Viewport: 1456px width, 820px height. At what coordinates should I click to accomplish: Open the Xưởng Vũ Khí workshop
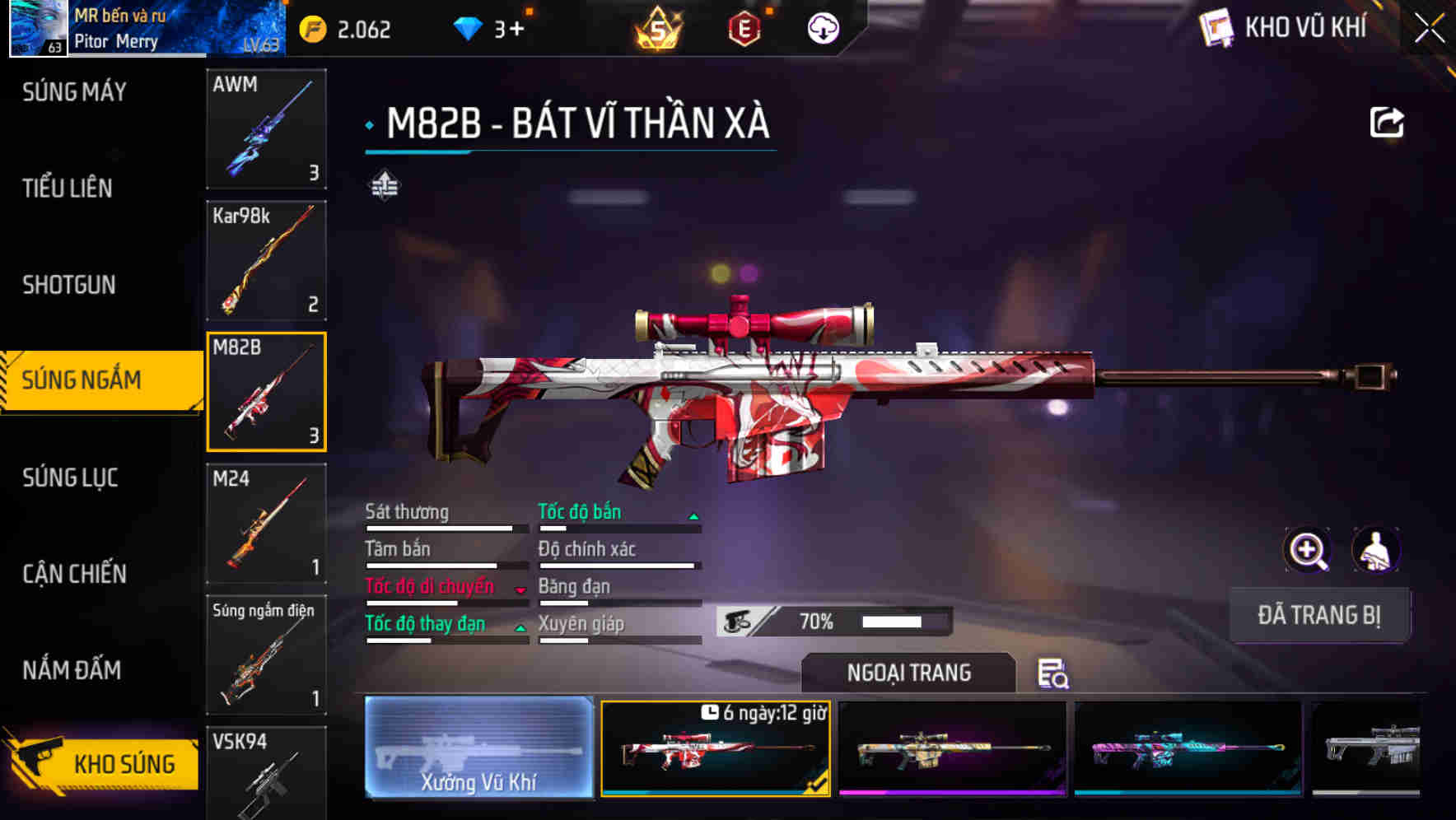[478, 749]
